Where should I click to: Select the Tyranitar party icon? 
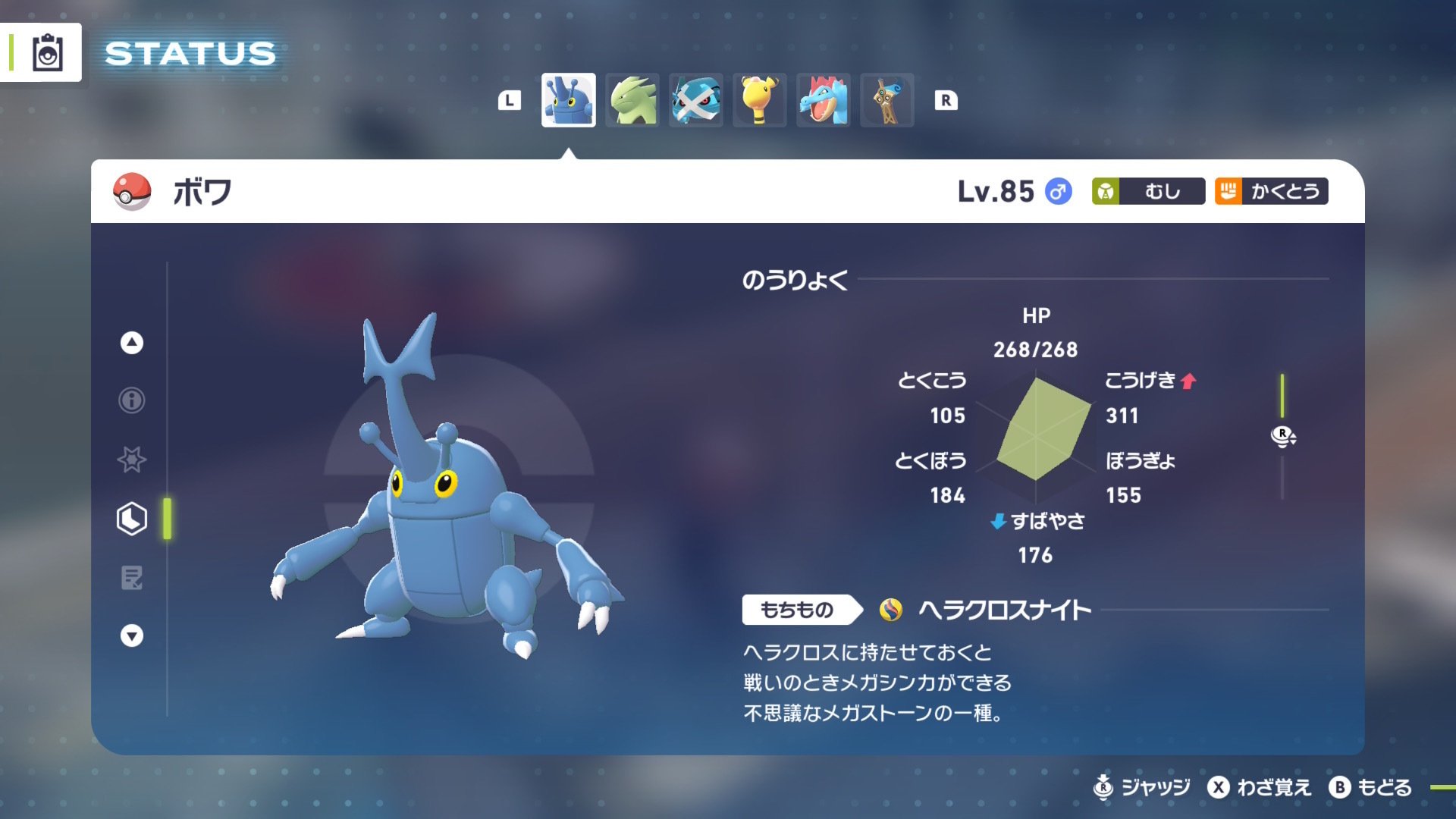[x=632, y=99]
